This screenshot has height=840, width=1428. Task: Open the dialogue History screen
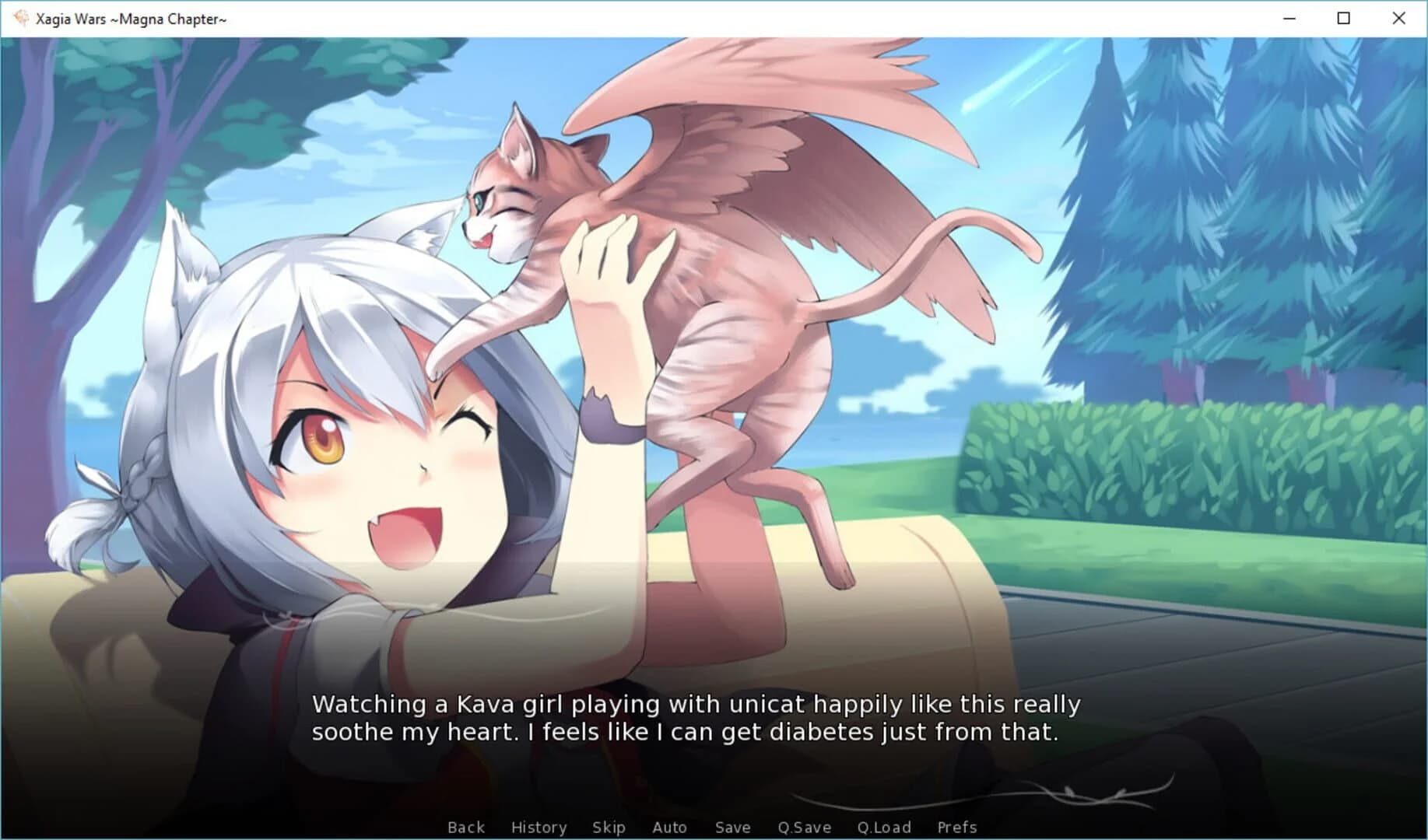tap(539, 827)
